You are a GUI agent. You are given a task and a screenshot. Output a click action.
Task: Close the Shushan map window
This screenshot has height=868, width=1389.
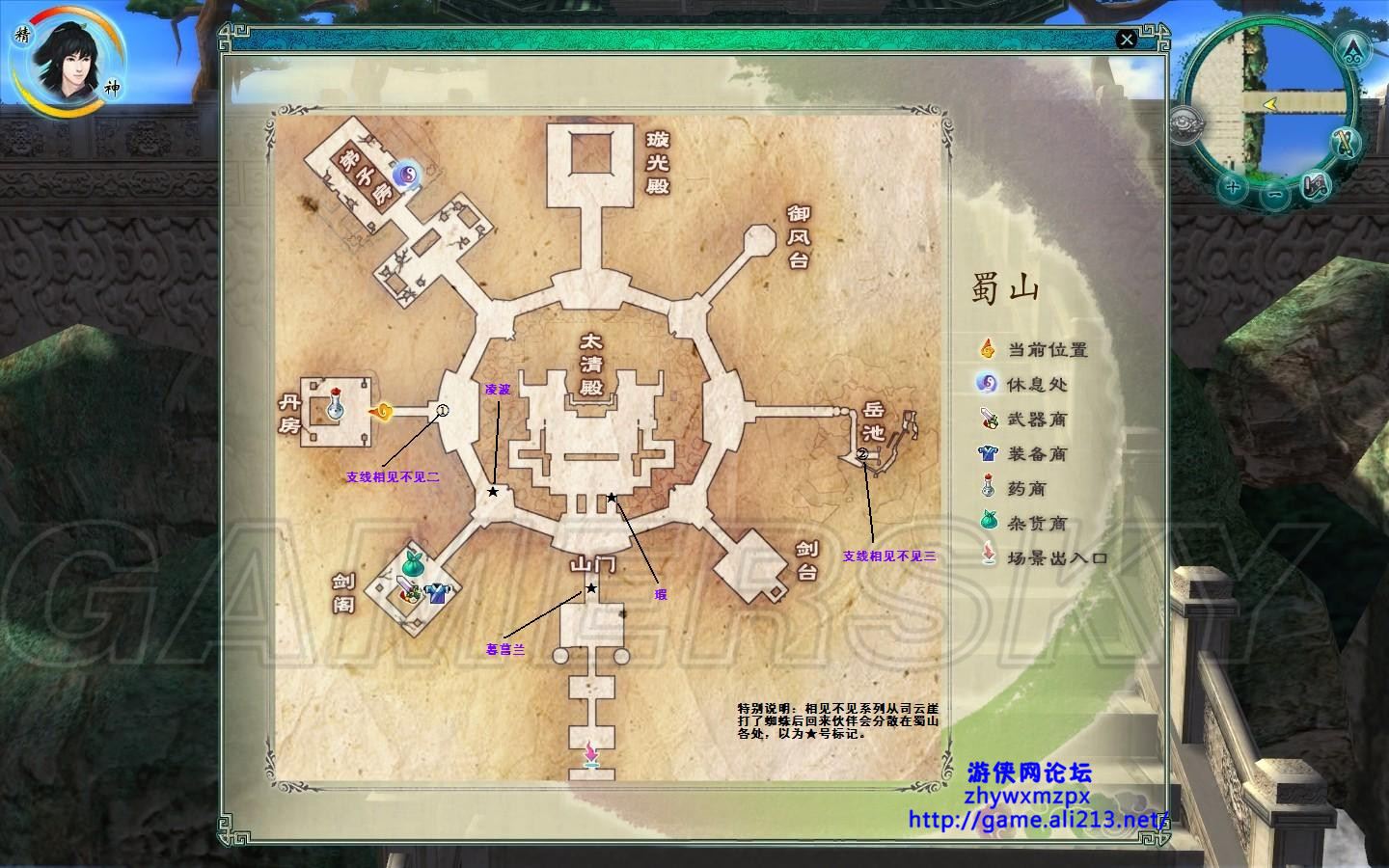[x=1126, y=40]
